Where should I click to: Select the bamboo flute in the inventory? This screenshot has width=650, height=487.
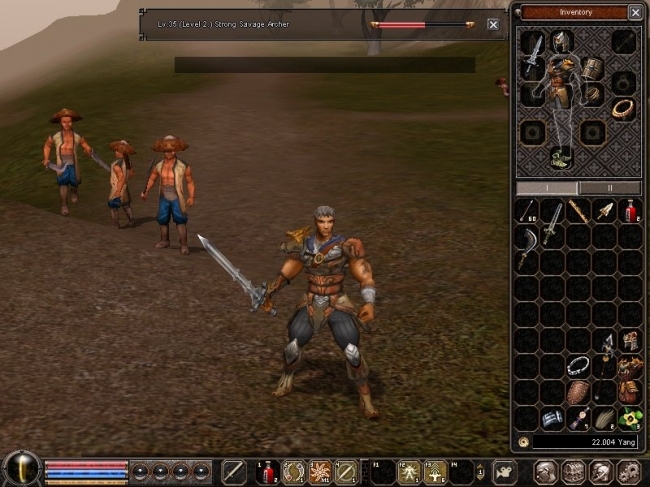point(578,210)
